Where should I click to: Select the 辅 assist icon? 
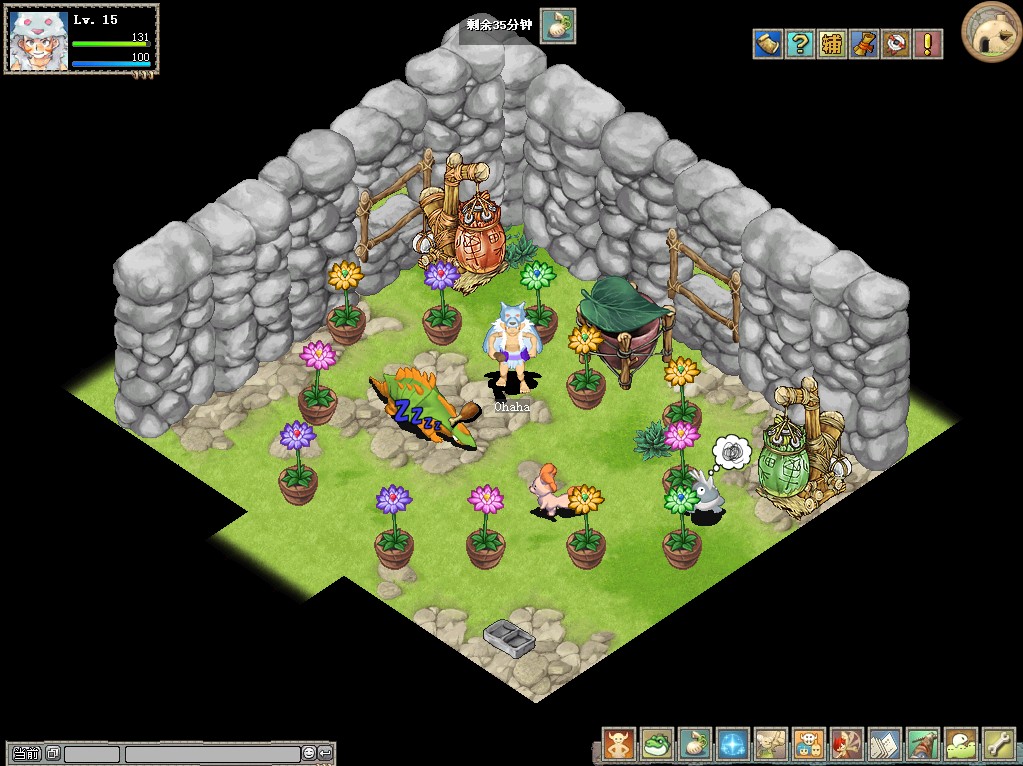click(x=832, y=44)
